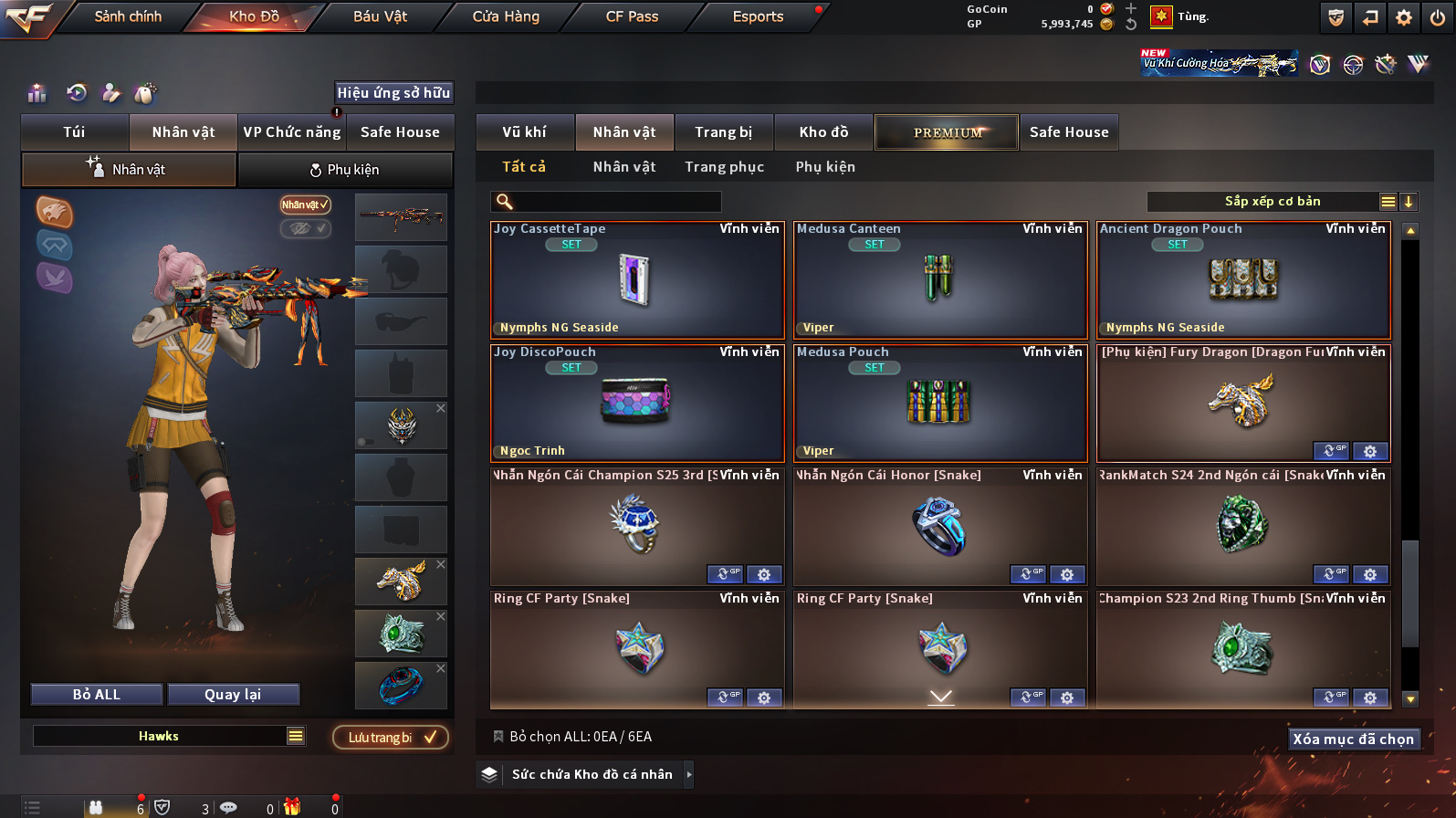Go to the Cửa Hàng shop
Screen dimensions: 1456x818
[506, 16]
